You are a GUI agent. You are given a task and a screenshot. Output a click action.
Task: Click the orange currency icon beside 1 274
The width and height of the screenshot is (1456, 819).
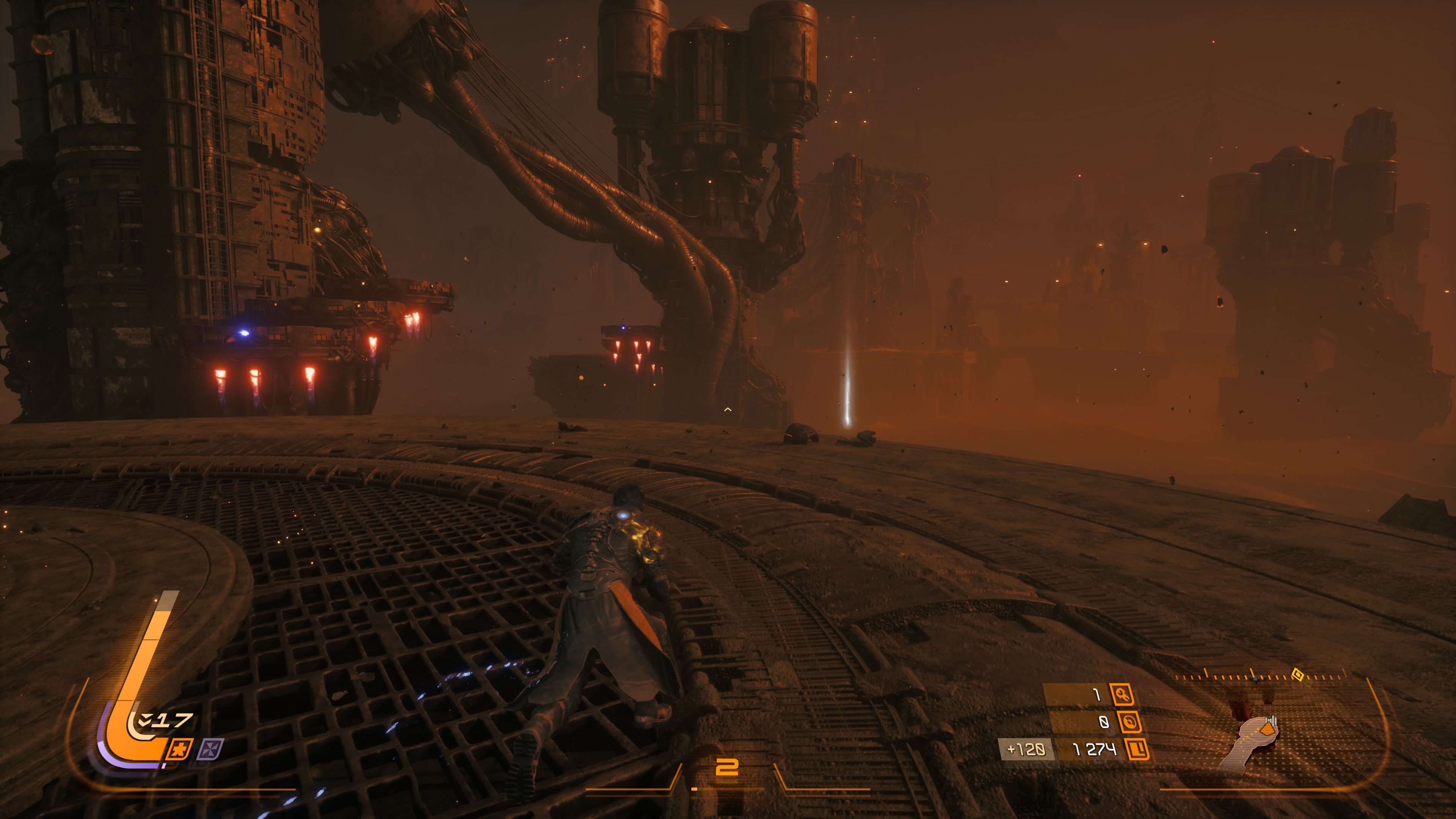click(1137, 750)
